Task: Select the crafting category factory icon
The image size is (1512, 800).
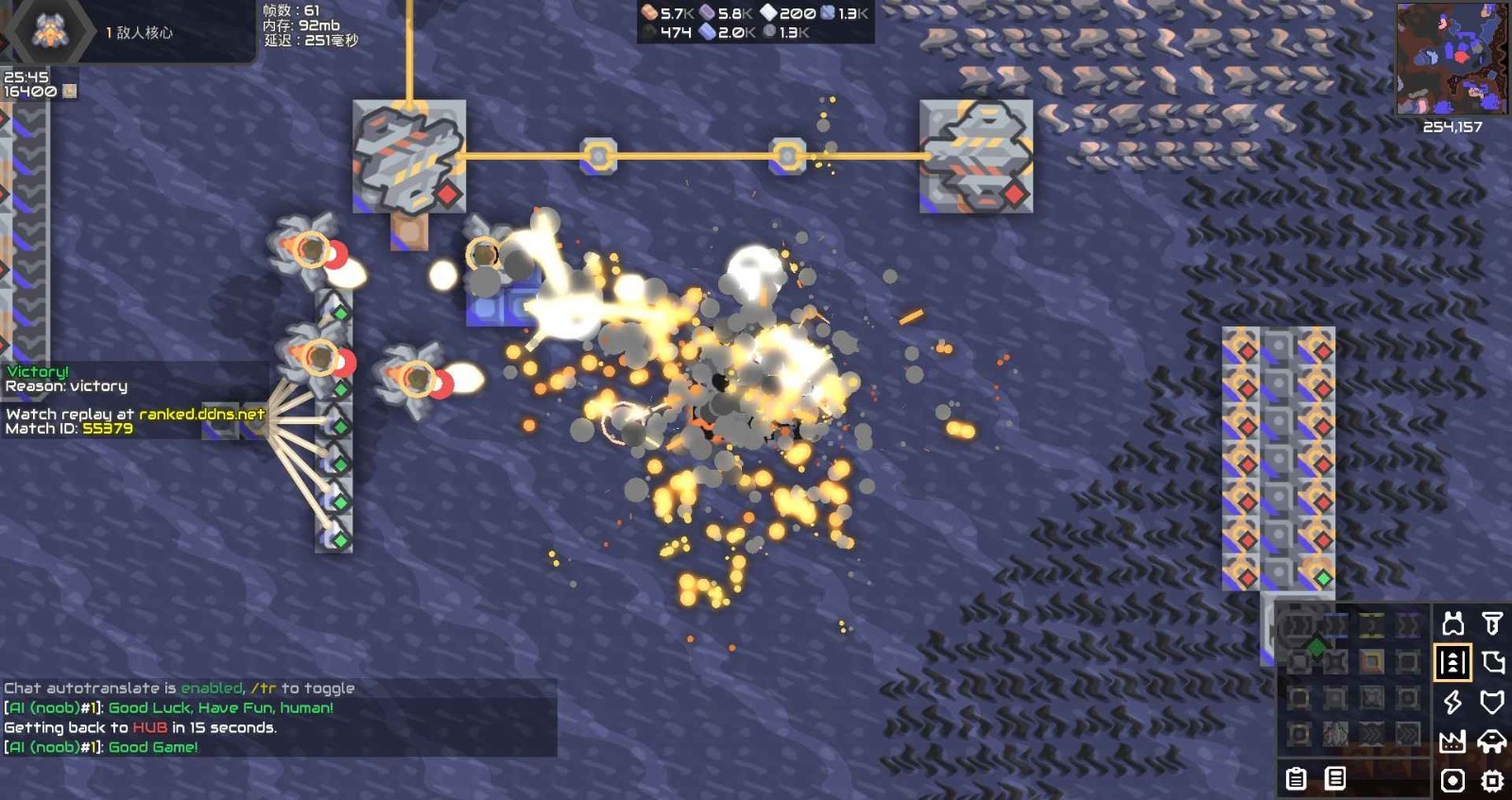Action: (x=1452, y=741)
